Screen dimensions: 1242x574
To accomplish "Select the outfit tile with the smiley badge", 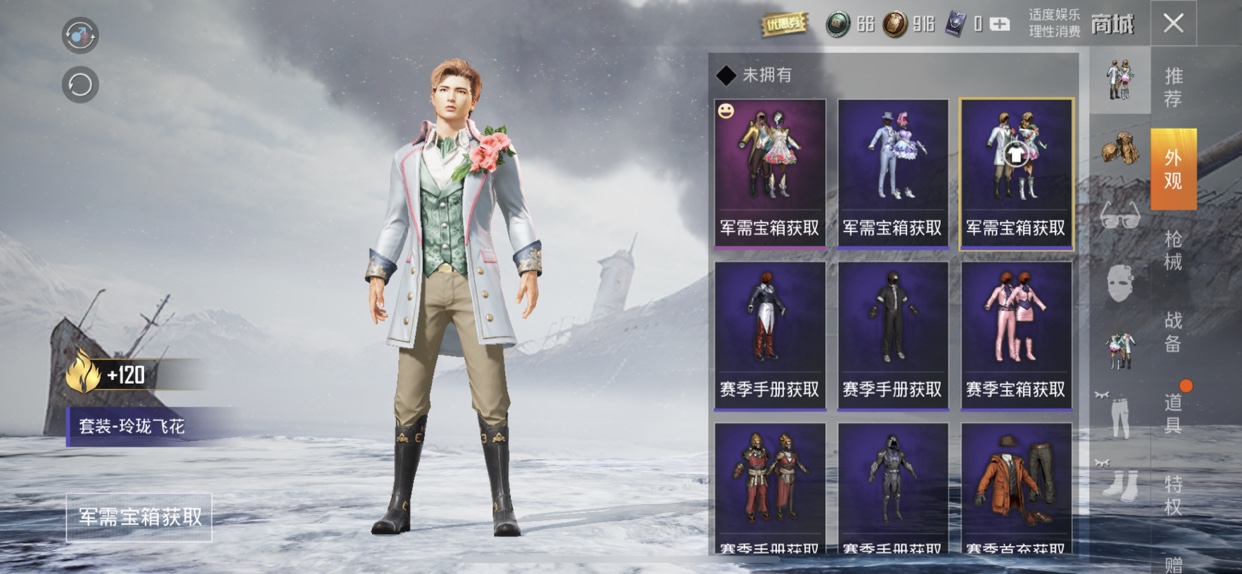I will (x=770, y=172).
